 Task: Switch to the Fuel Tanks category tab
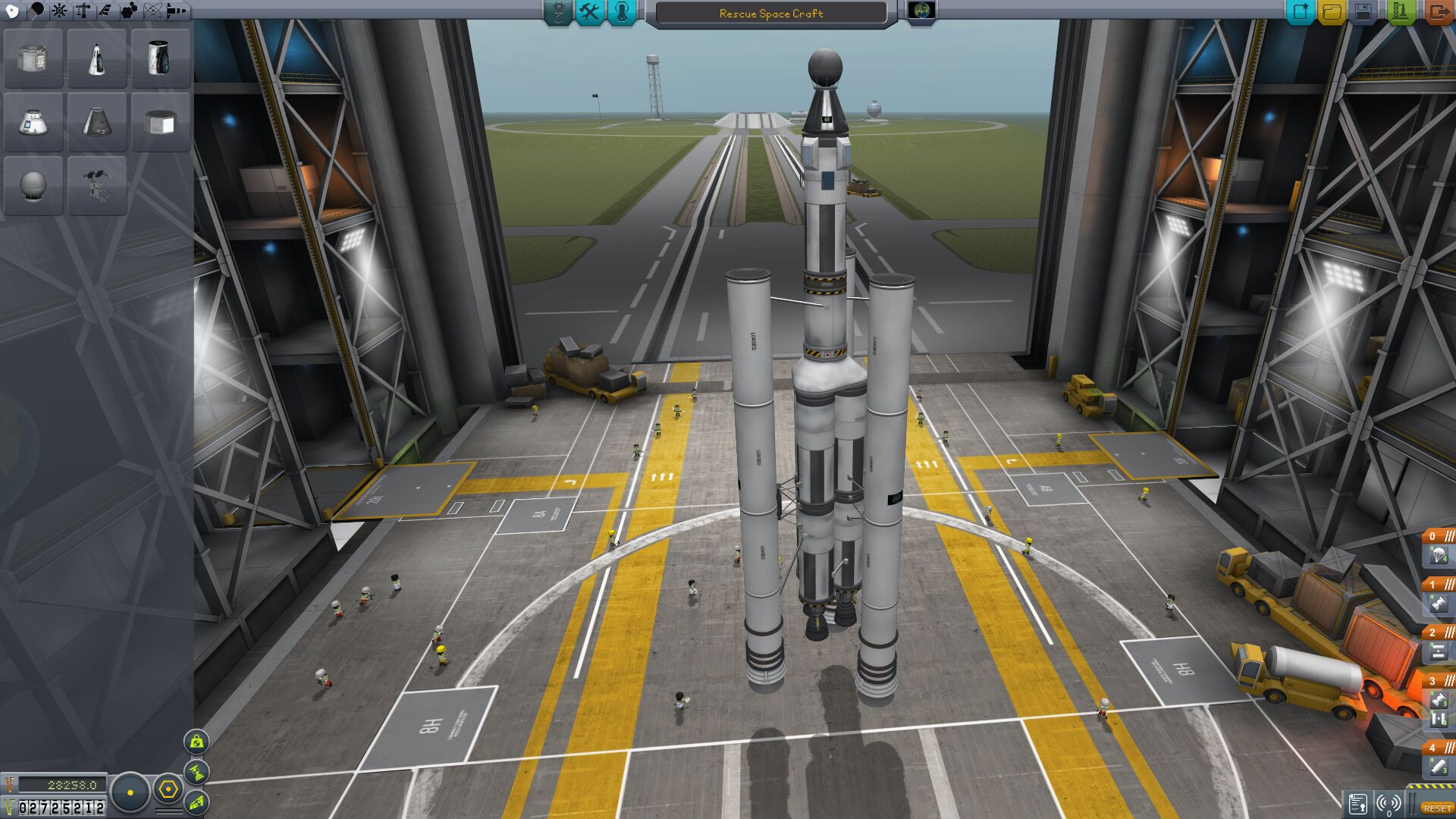pos(36,11)
